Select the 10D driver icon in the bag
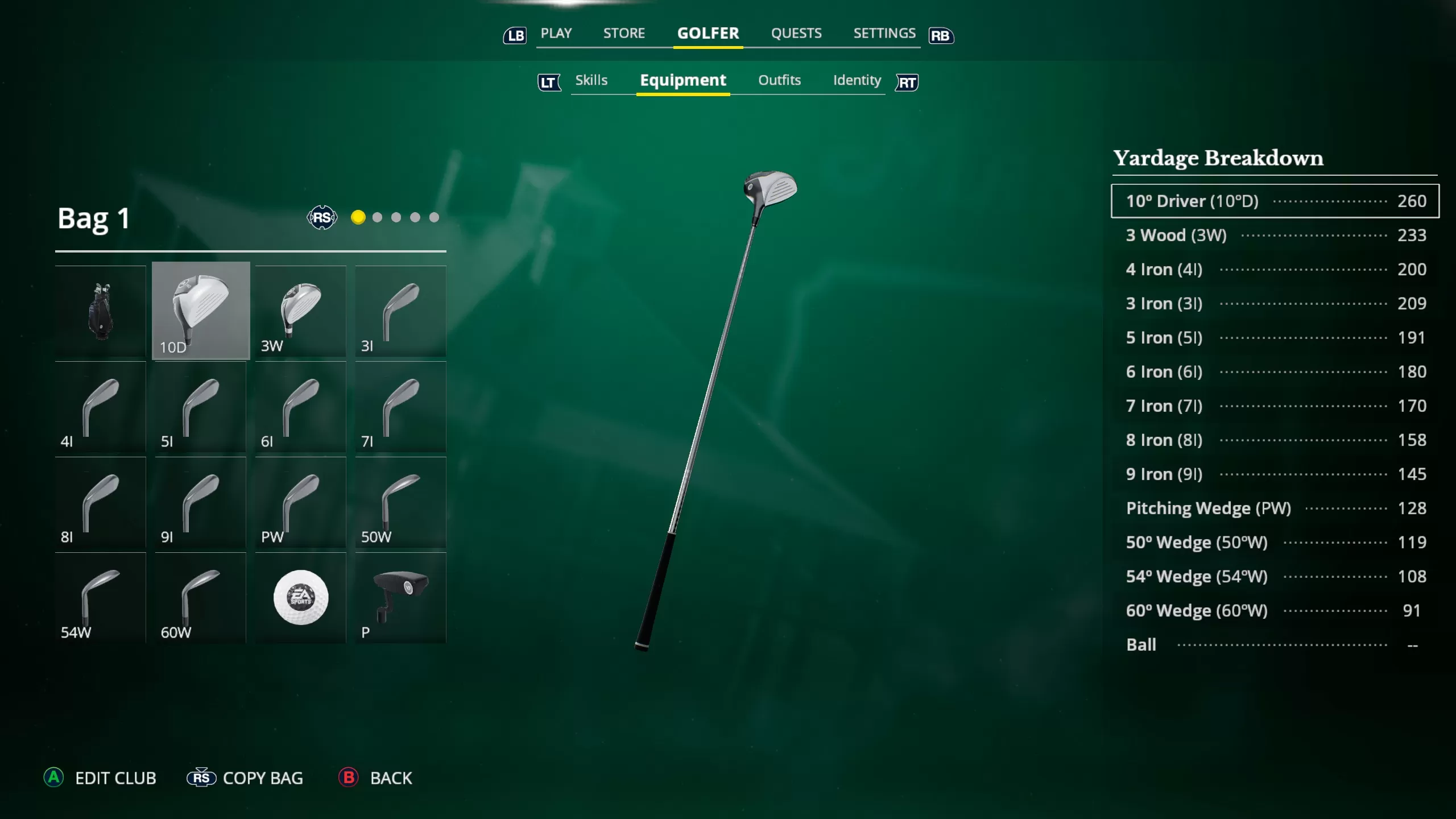Screen dimensions: 1456x819 tap(200, 310)
